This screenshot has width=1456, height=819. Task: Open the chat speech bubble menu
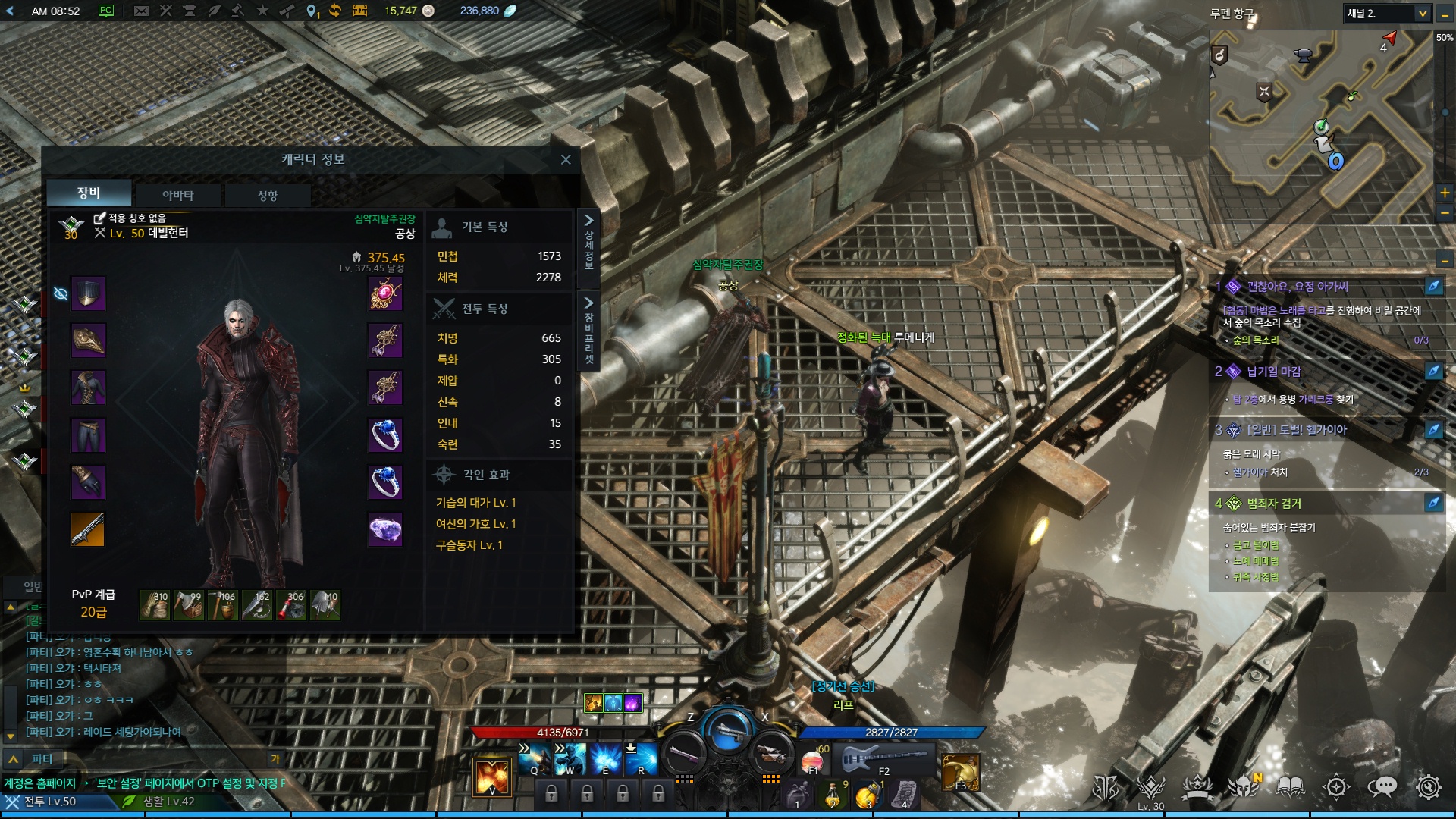(1382, 787)
